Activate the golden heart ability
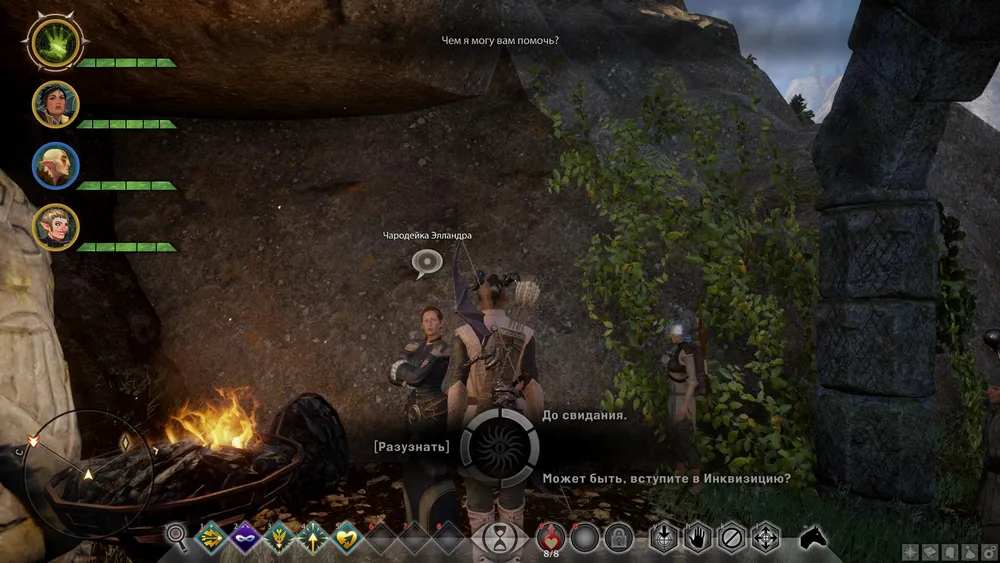Screen dimensions: 1000x563 (346, 538)
